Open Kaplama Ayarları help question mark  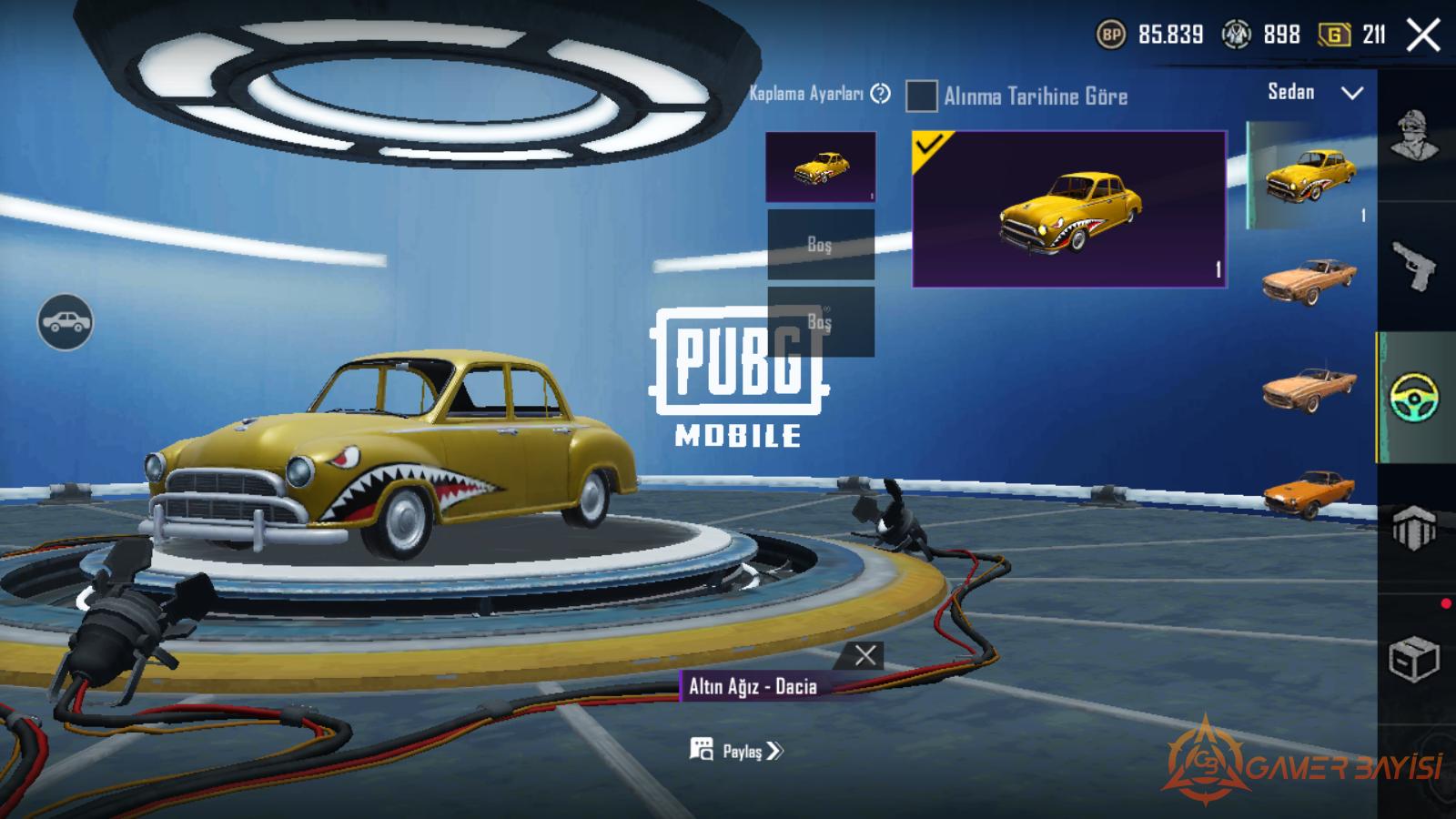[x=880, y=93]
